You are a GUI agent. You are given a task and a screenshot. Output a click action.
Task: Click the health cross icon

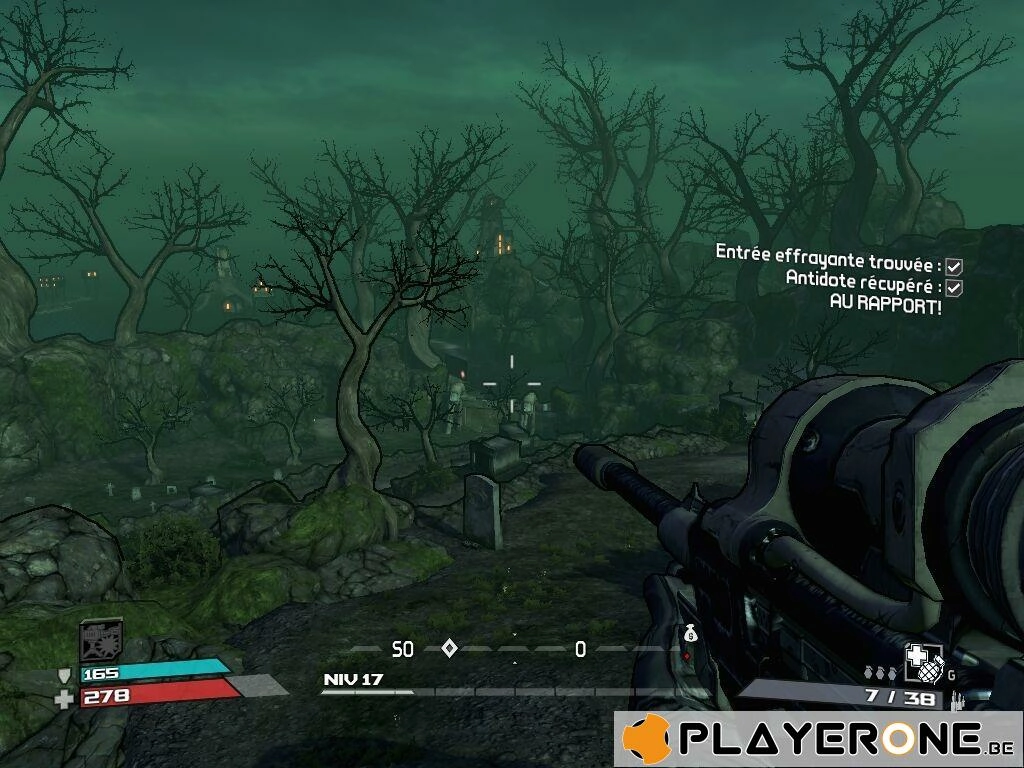tap(65, 697)
